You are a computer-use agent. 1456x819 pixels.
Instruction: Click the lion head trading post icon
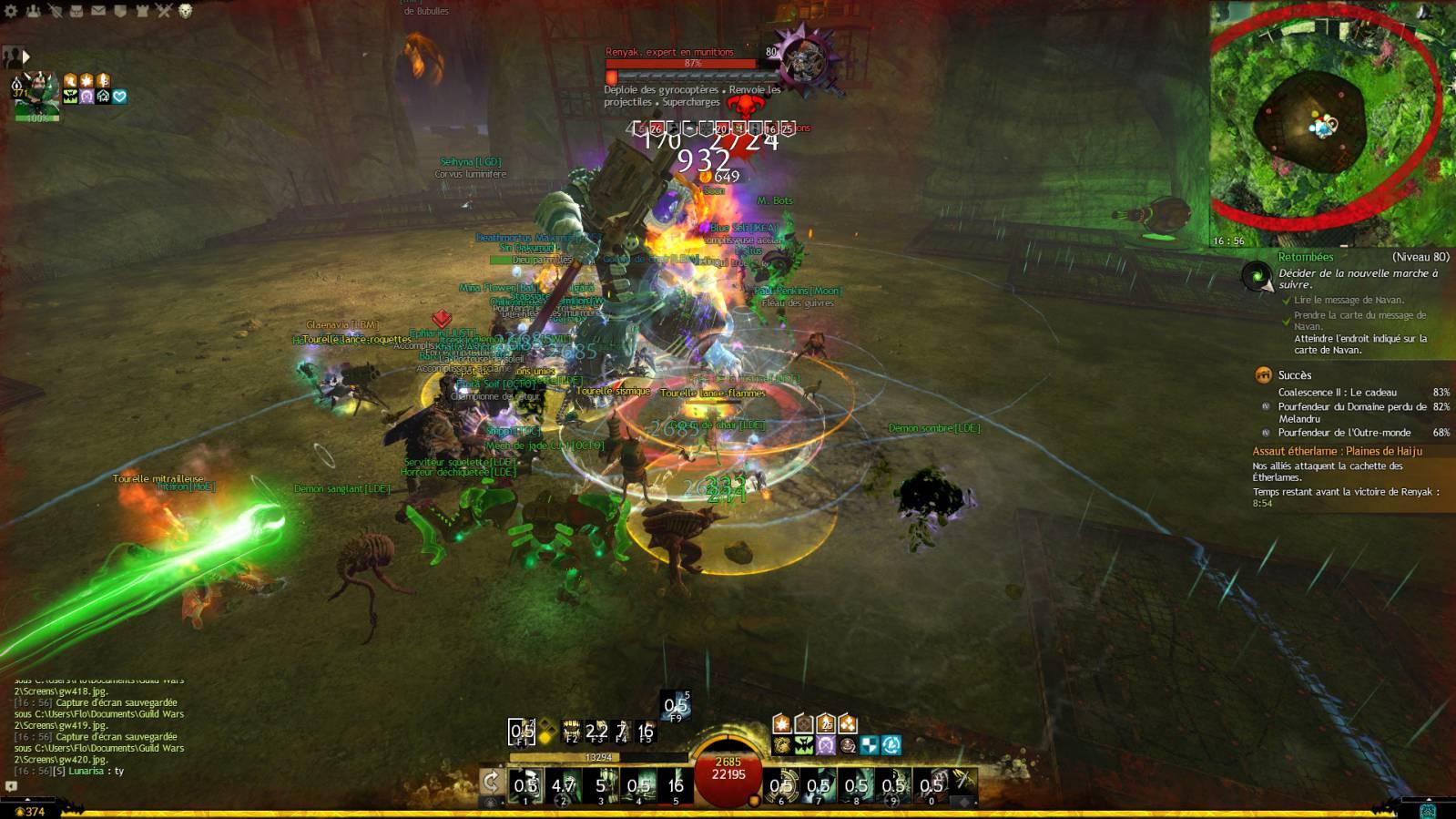[x=186, y=11]
